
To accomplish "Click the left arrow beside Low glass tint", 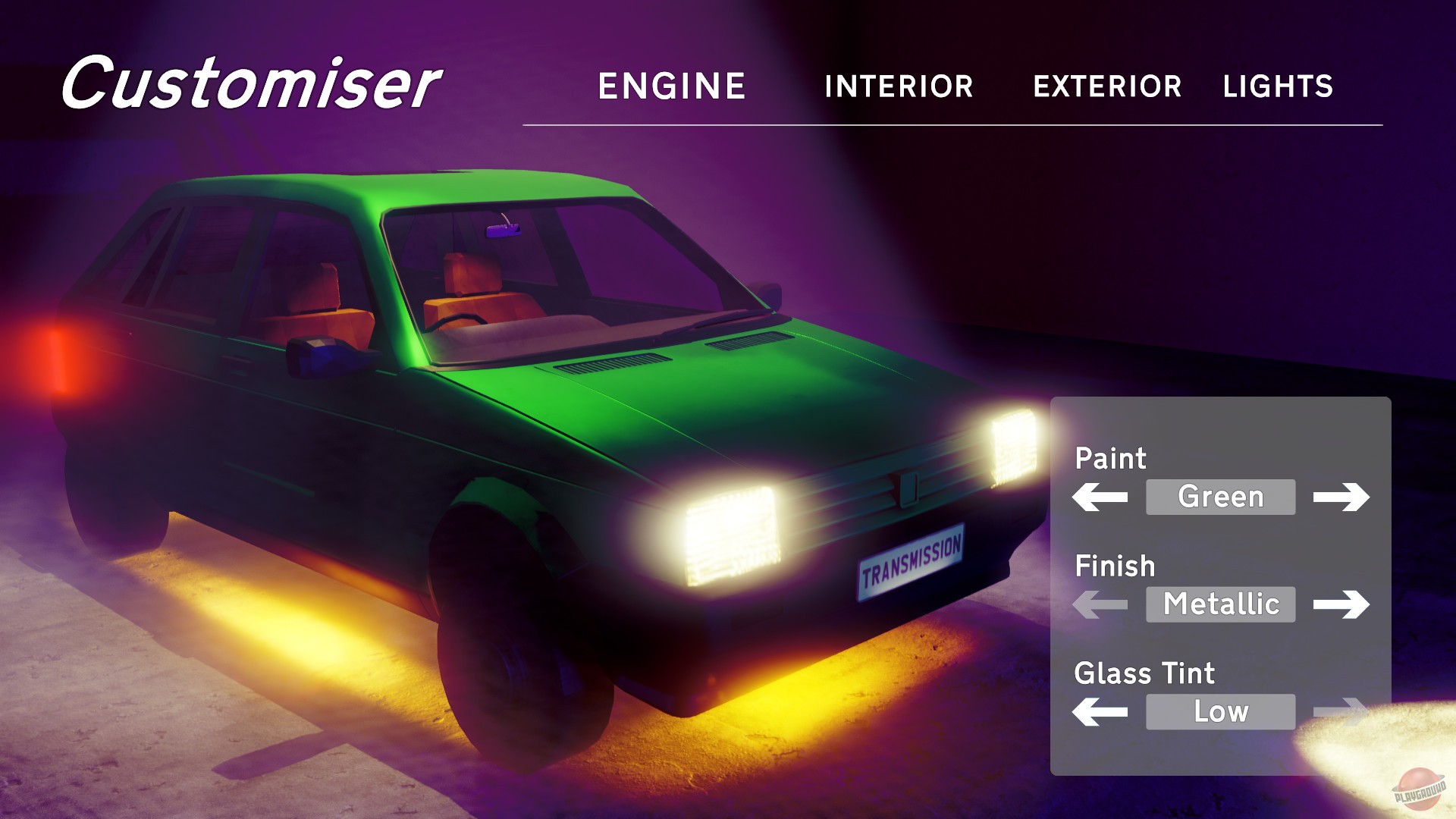I will point(1100,712).
